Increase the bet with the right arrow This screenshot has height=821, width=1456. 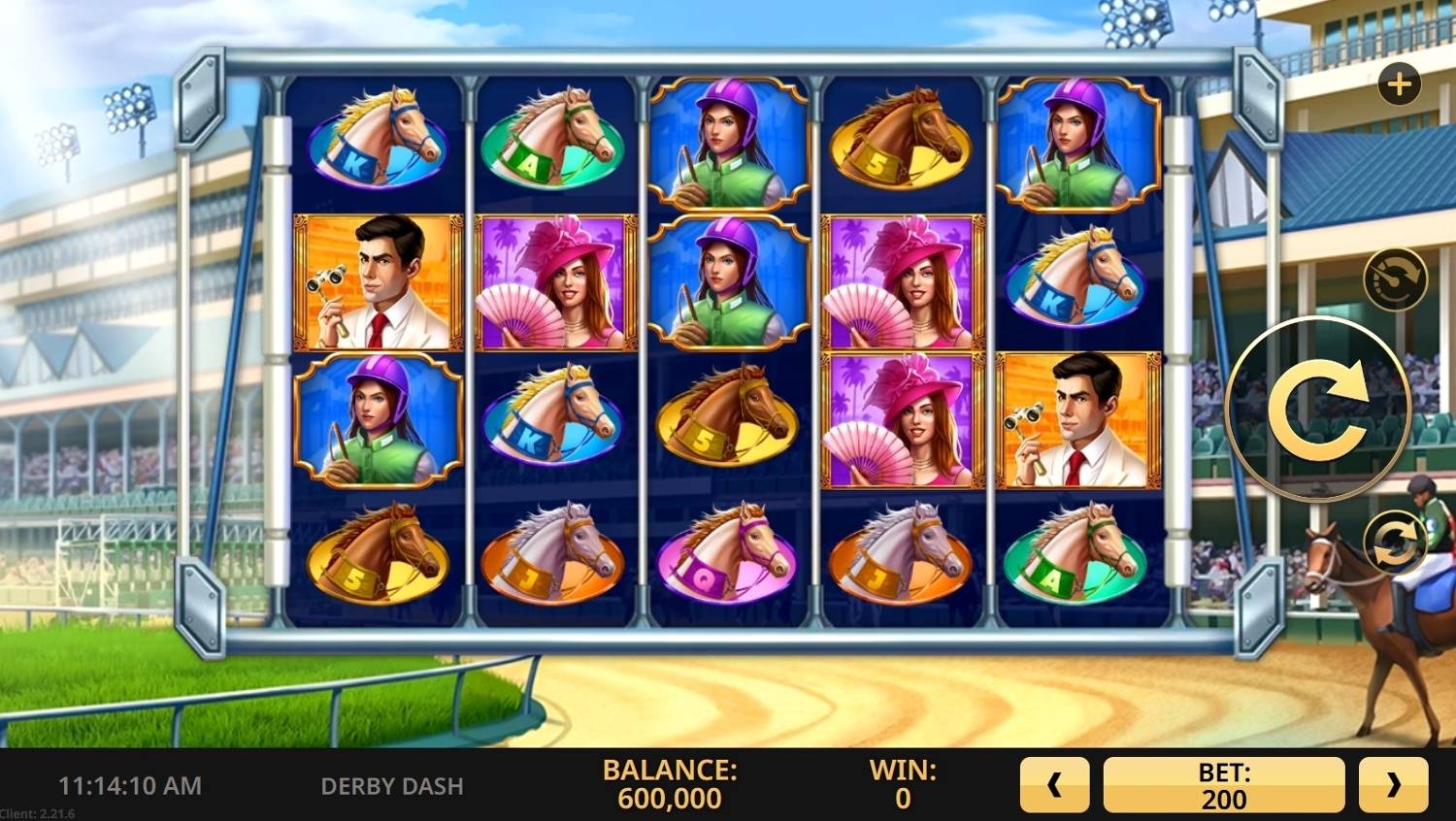(1393, 785)
